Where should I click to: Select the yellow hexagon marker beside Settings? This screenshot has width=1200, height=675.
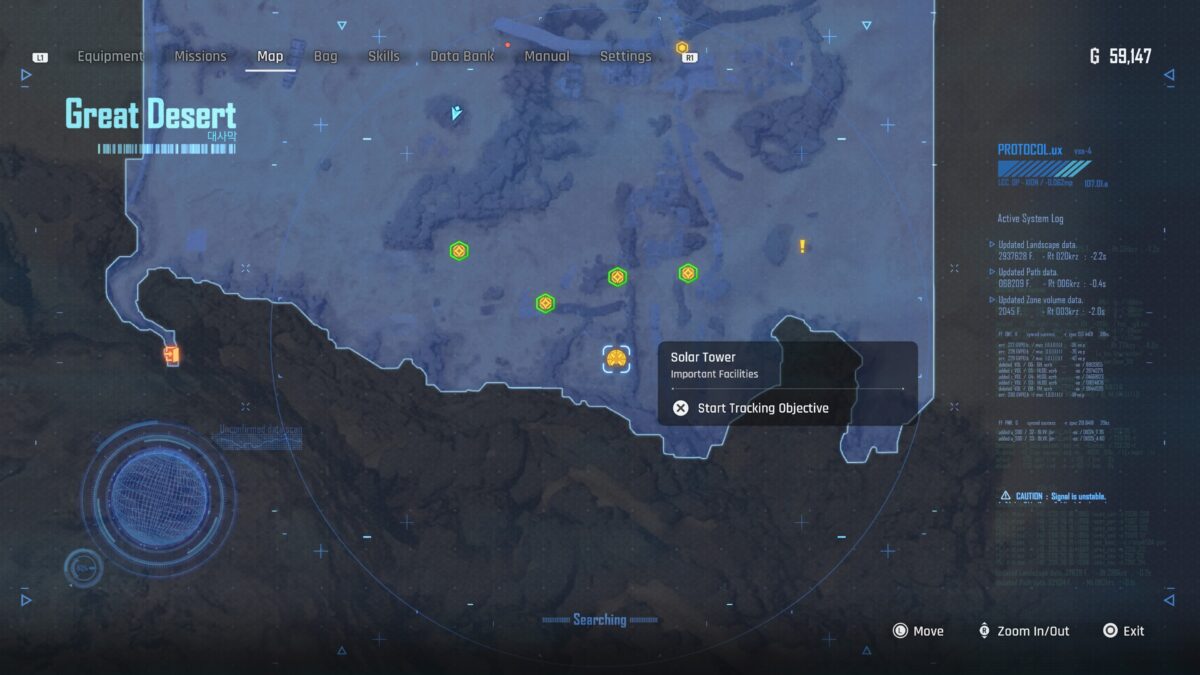tap(682, 47)
